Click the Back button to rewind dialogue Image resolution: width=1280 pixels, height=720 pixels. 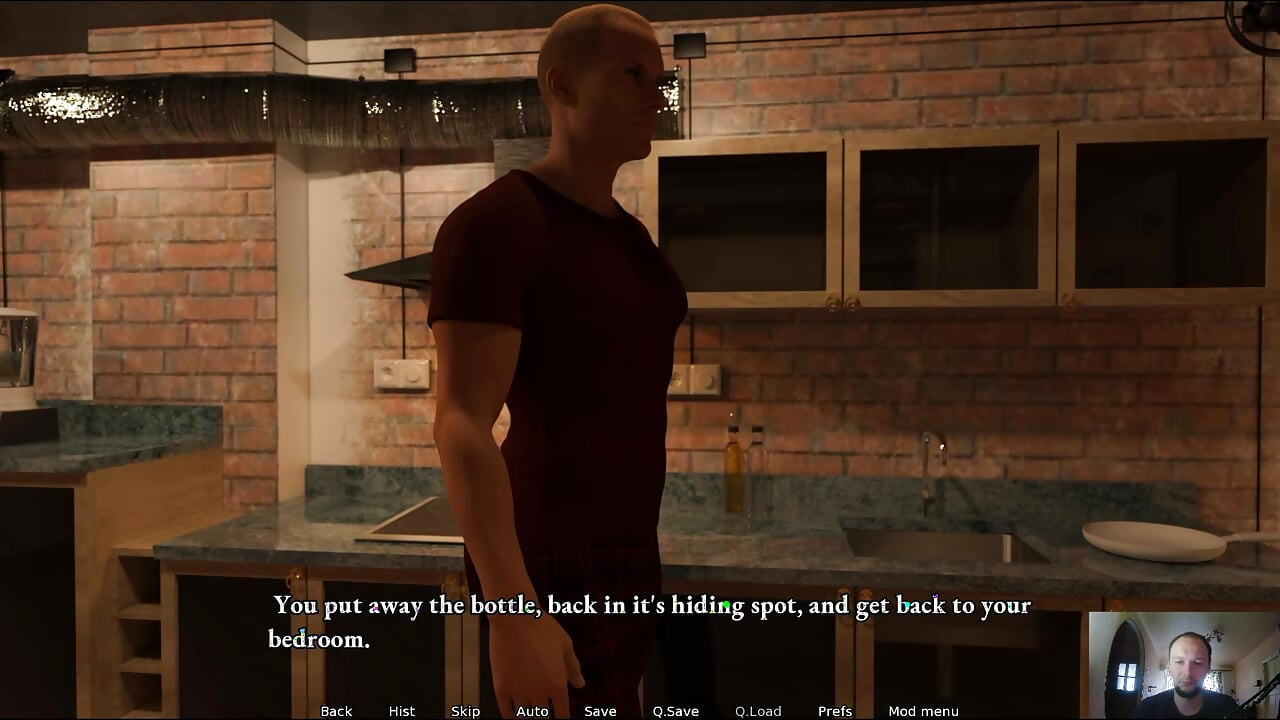336,710
